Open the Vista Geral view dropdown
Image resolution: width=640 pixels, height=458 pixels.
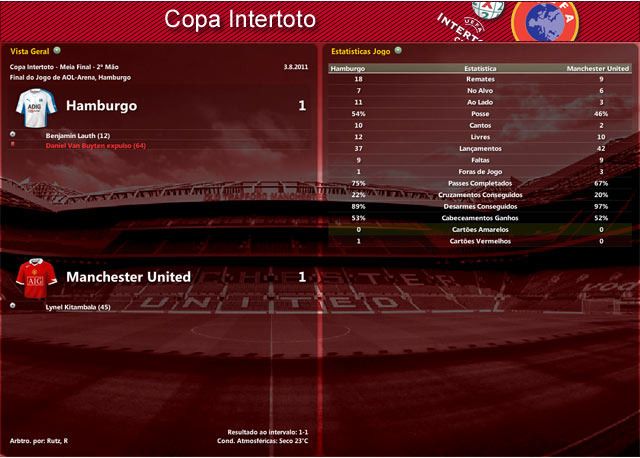click(56, 49)
